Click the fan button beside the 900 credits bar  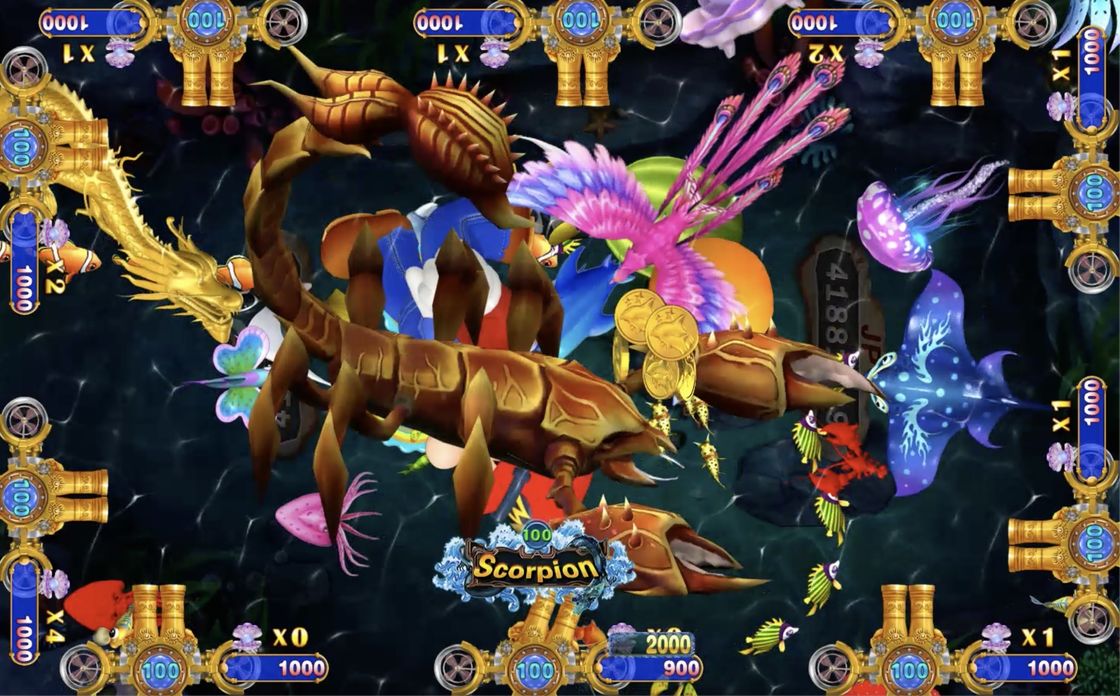pos(459,669)
